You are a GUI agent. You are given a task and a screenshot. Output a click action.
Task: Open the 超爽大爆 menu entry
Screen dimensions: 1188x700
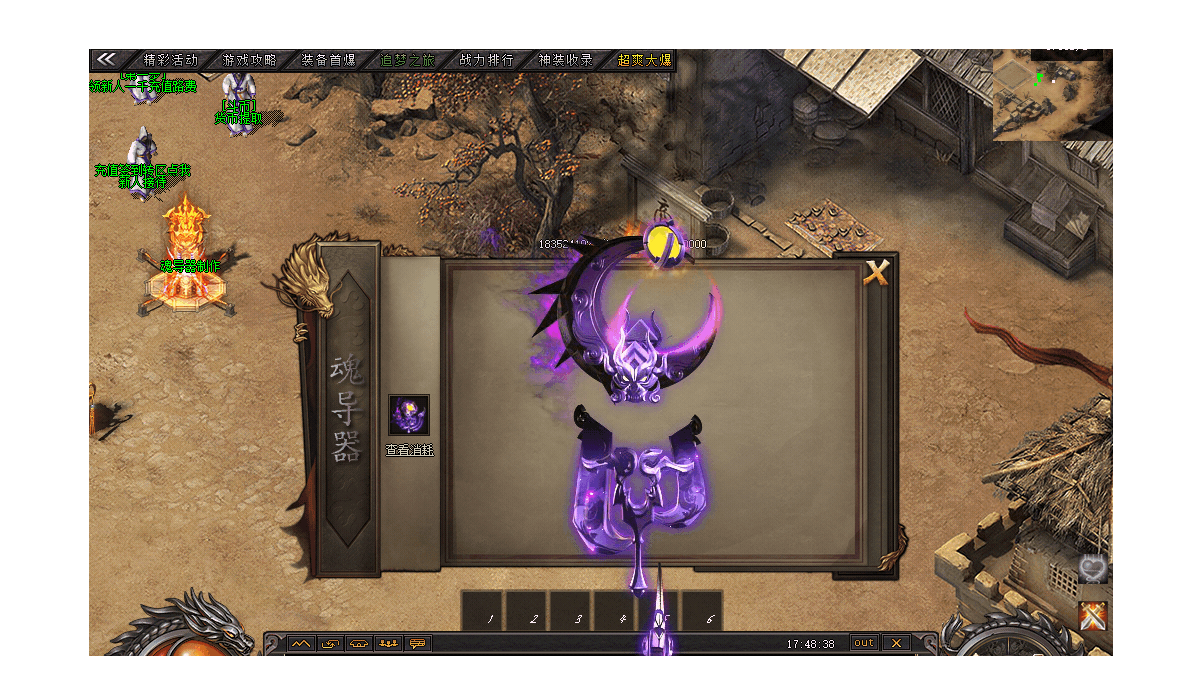point(644,60)
